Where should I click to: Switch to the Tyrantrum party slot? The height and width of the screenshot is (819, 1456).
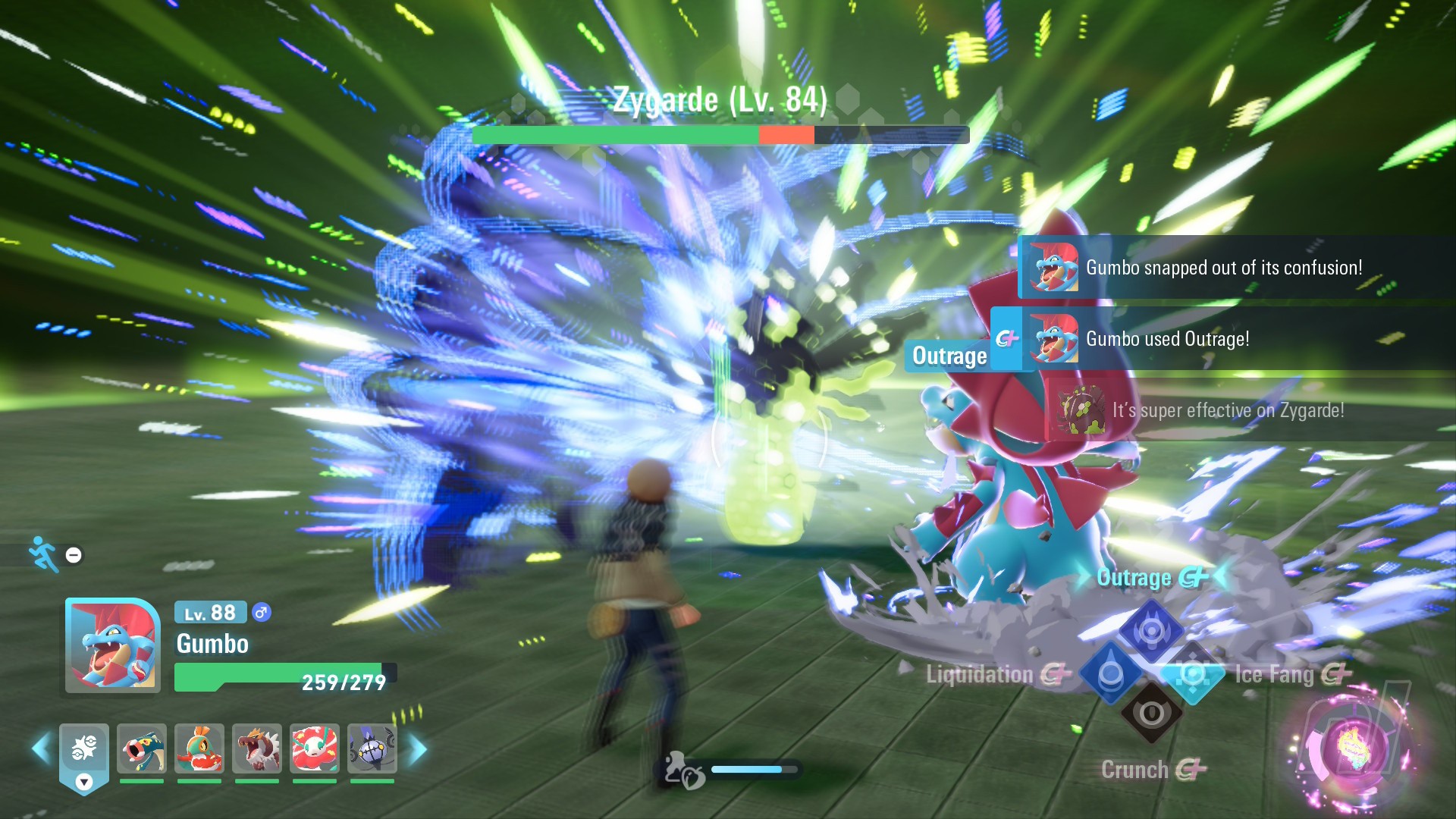click(257, 748)
